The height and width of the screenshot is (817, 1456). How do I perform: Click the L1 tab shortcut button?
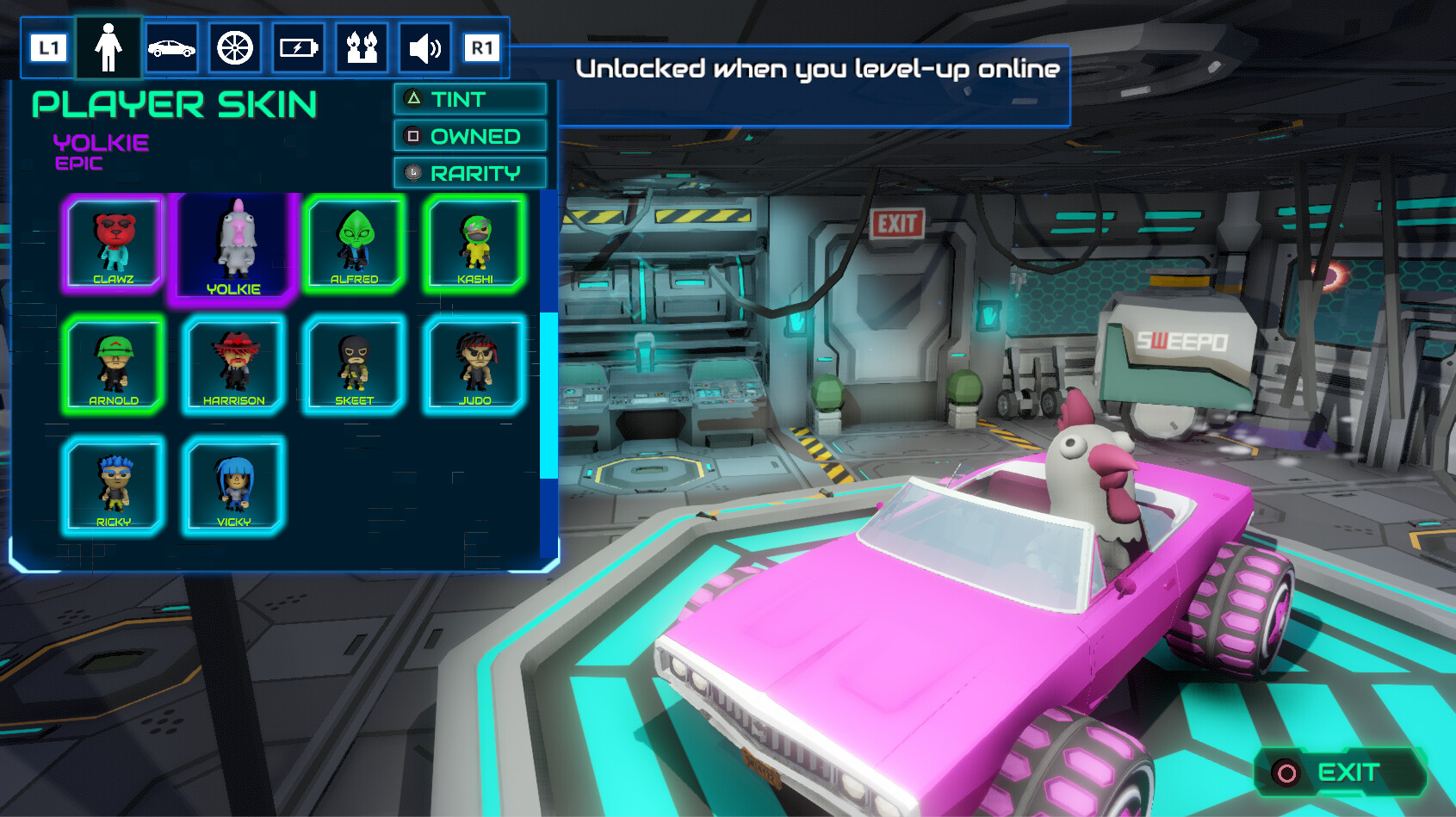click(x=47, y=48)
